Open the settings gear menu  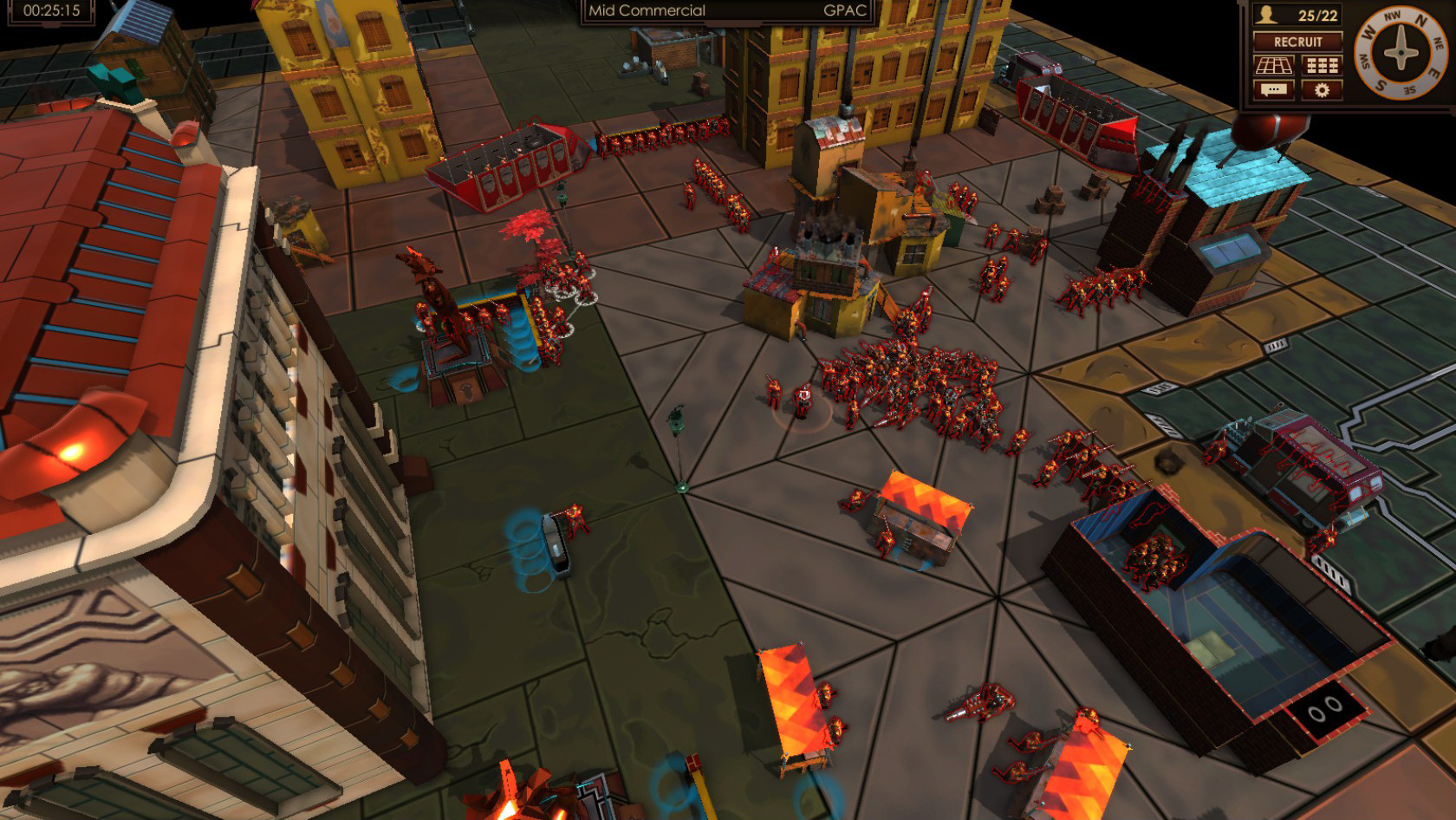[x=1322, y=89]
